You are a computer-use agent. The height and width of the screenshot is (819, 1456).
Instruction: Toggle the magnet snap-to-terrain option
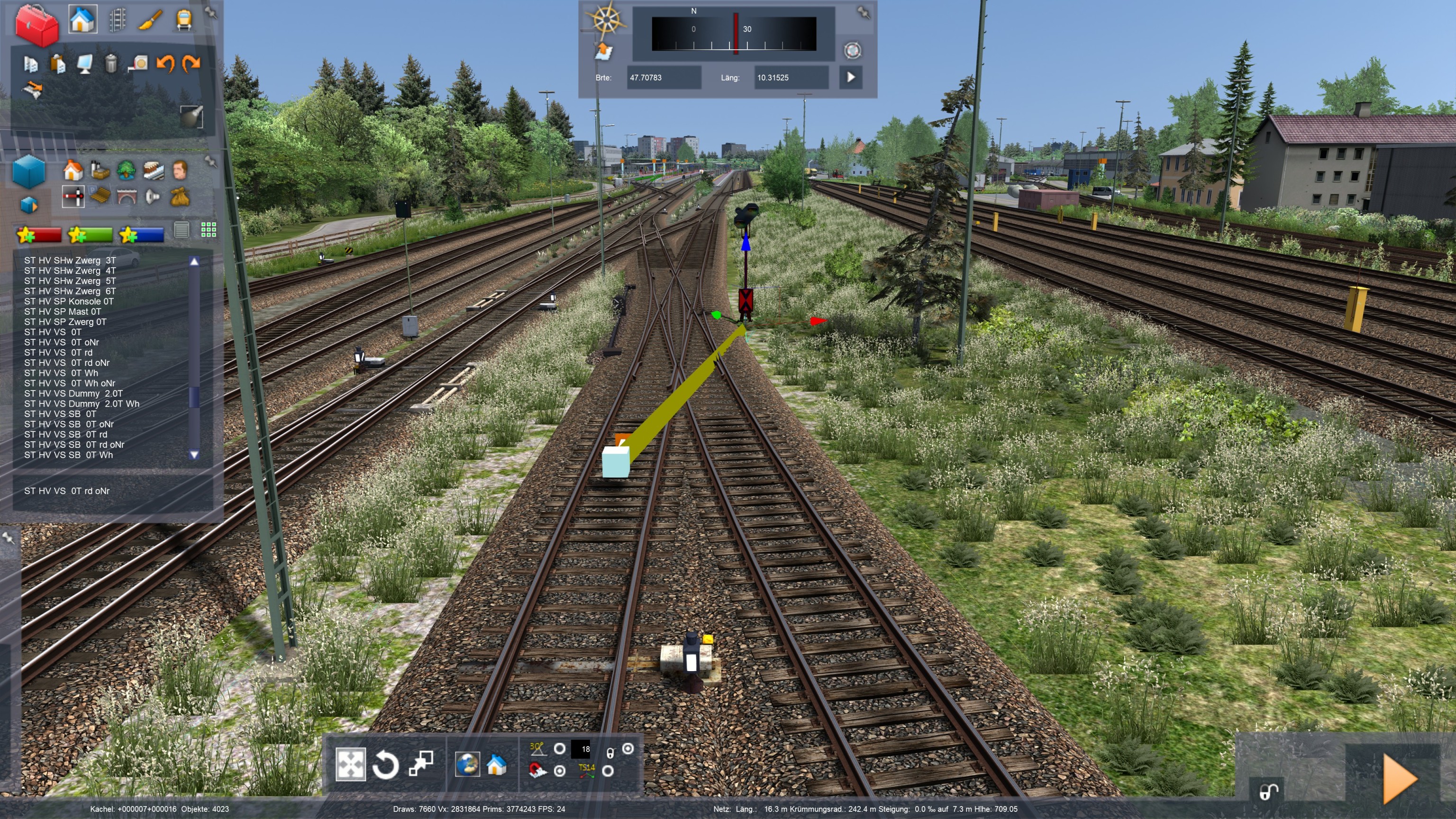[x=537, y=770]
